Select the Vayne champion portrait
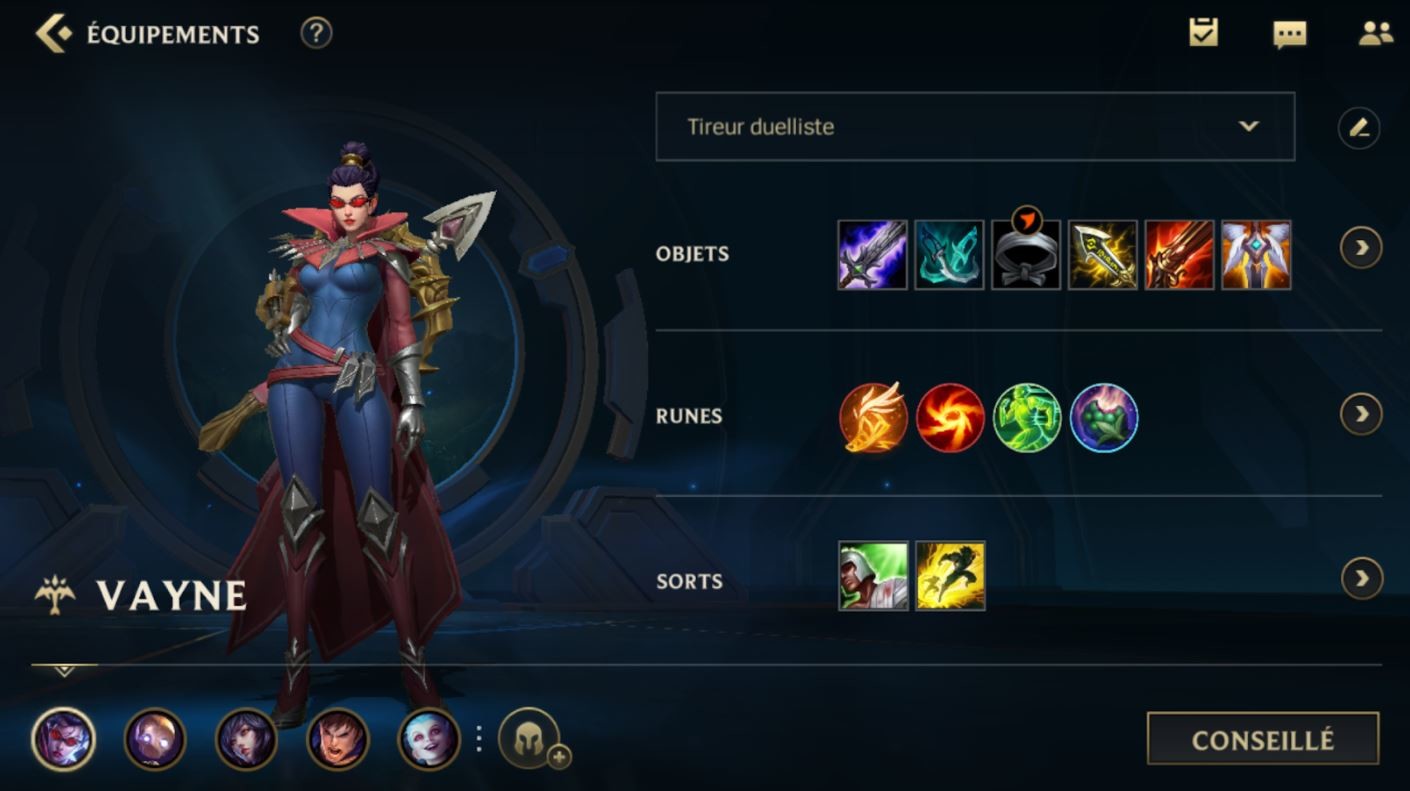1410x791 pixels. coord(63,742)
